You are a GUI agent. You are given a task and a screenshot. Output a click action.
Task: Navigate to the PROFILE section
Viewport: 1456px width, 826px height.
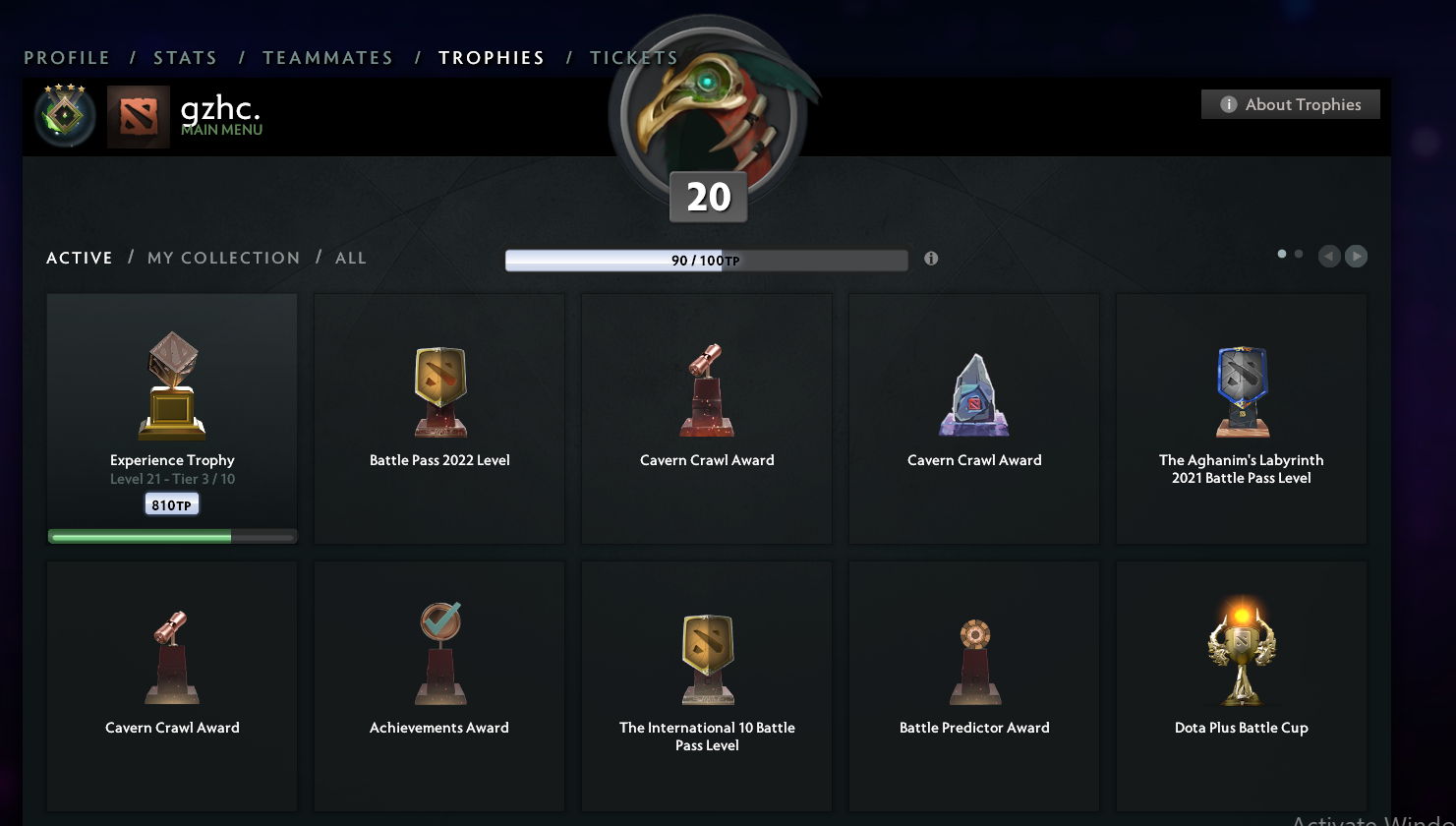(x=66, y=57)
